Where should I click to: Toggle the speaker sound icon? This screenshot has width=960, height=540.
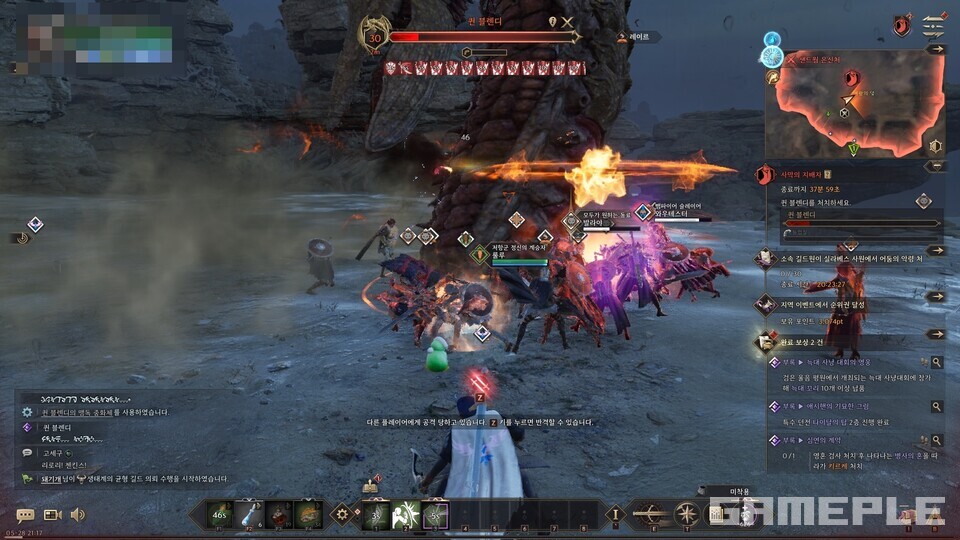coord(77,515)
